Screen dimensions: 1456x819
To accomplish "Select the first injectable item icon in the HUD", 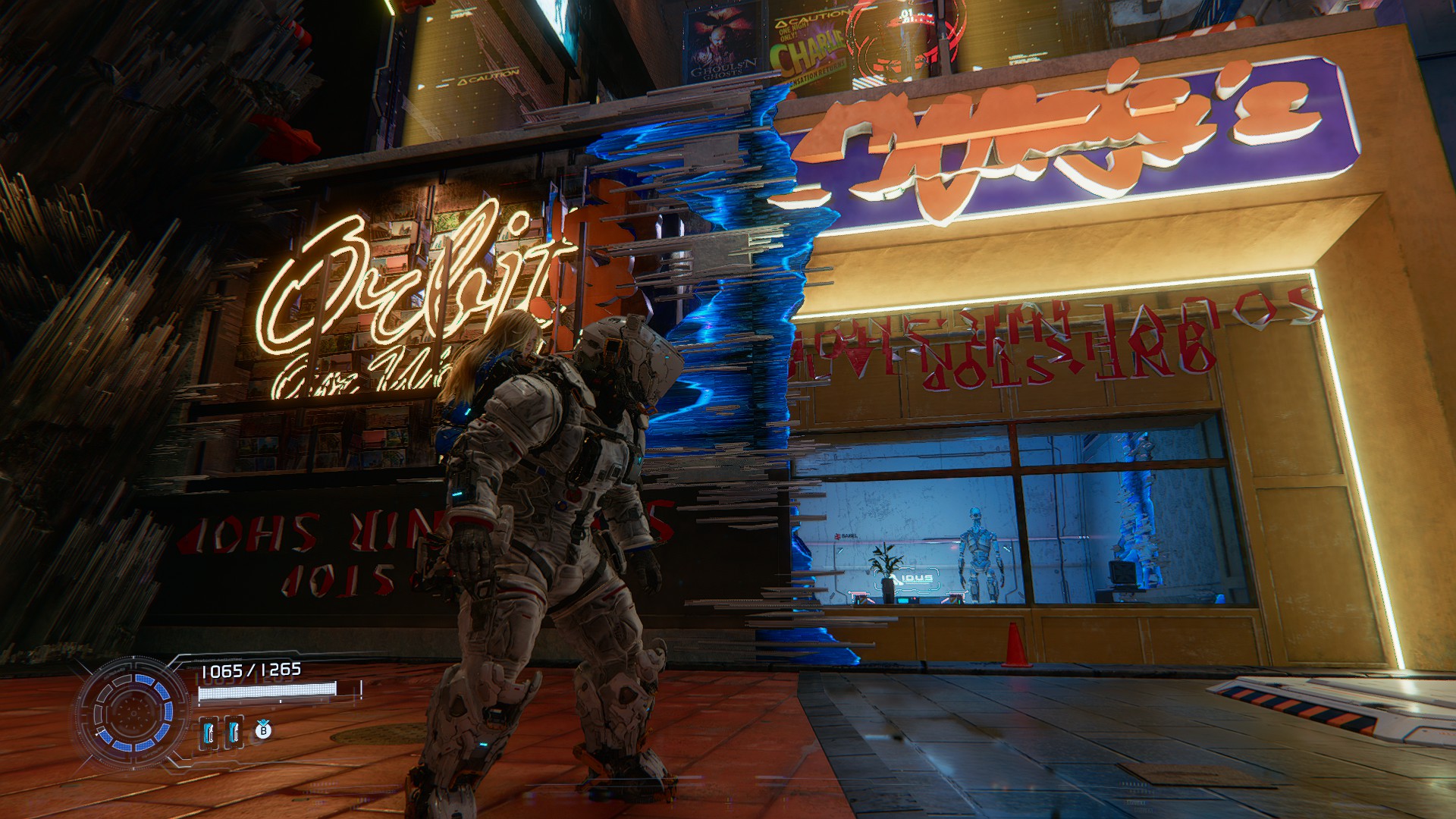I will 210,733.
